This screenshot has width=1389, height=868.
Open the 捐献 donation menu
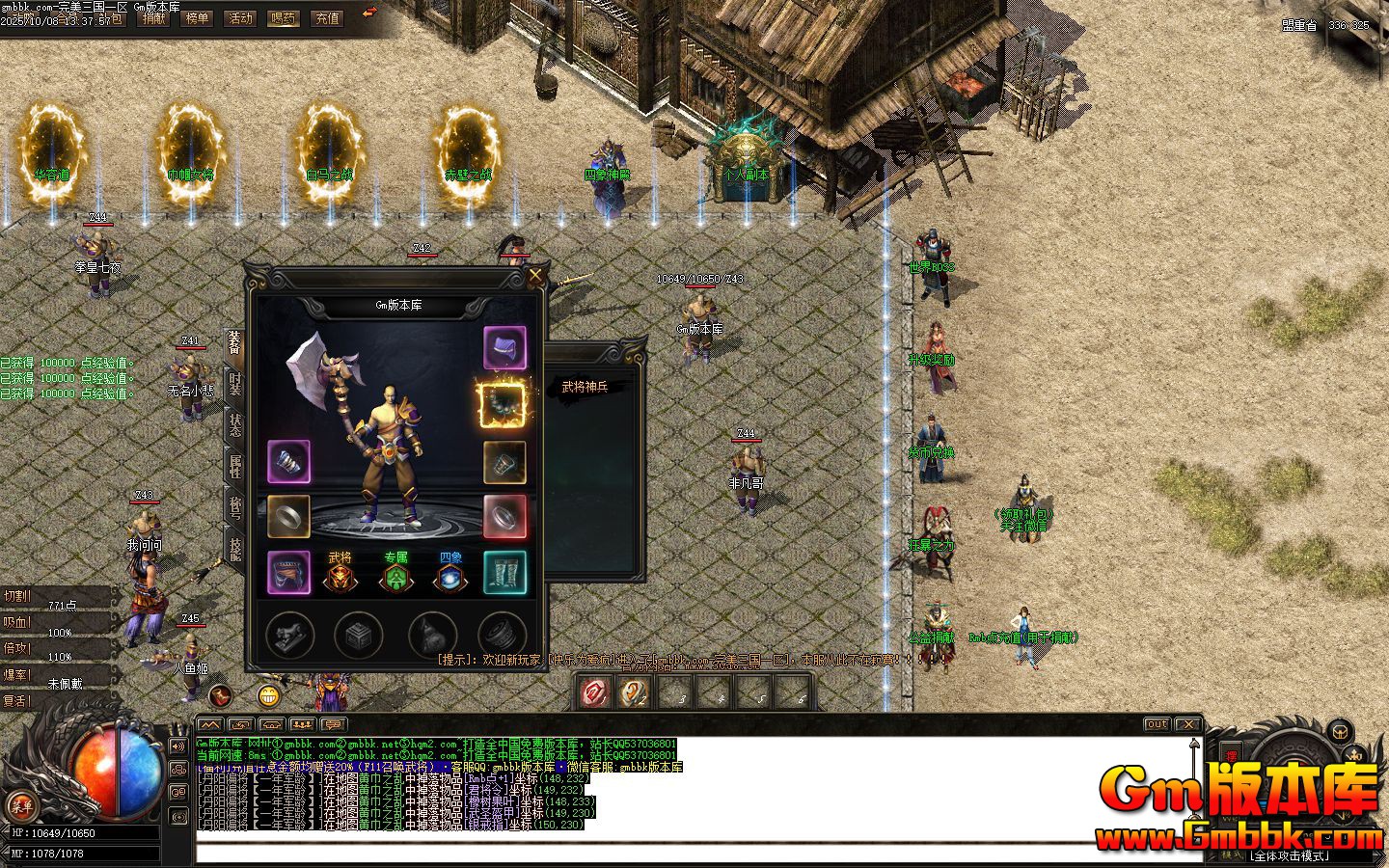coord(153,18)
